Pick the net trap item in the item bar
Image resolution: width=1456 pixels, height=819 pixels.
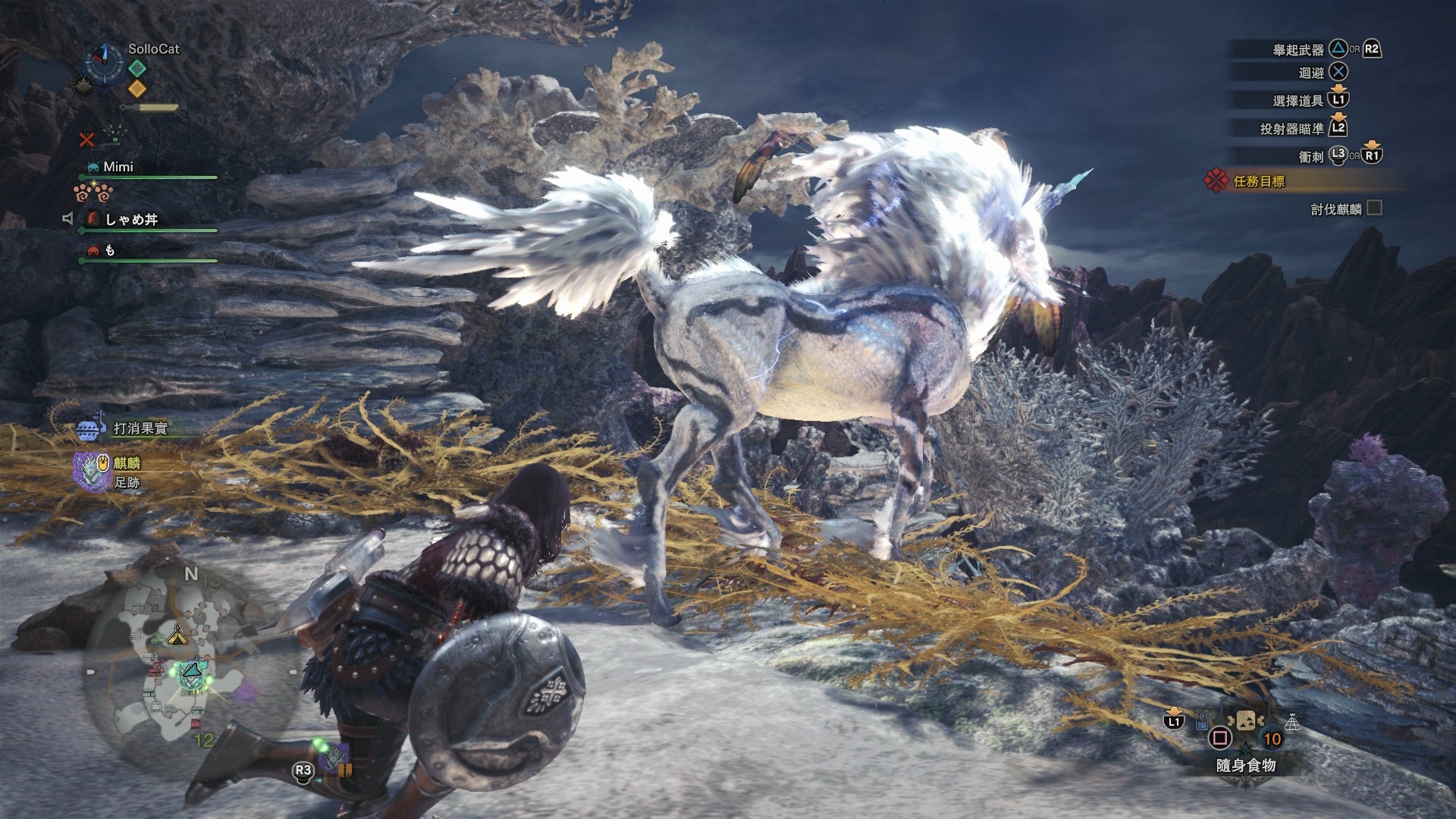[x=1292, y=722]
